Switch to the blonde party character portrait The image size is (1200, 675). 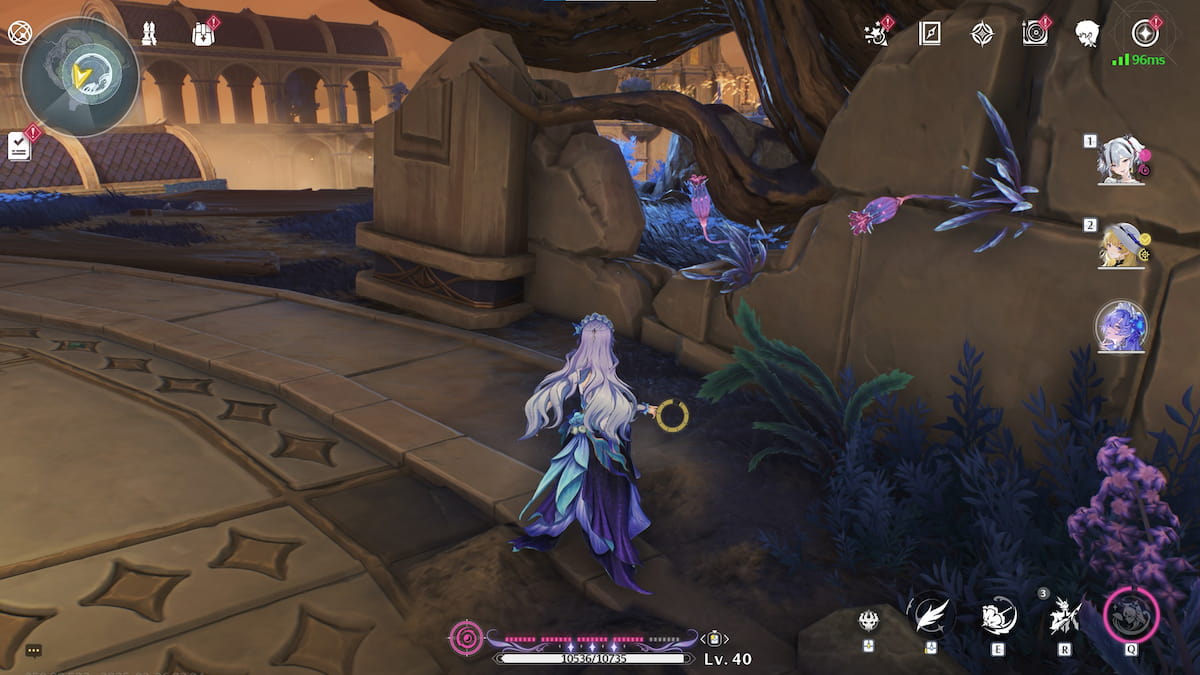(1121, 245)
